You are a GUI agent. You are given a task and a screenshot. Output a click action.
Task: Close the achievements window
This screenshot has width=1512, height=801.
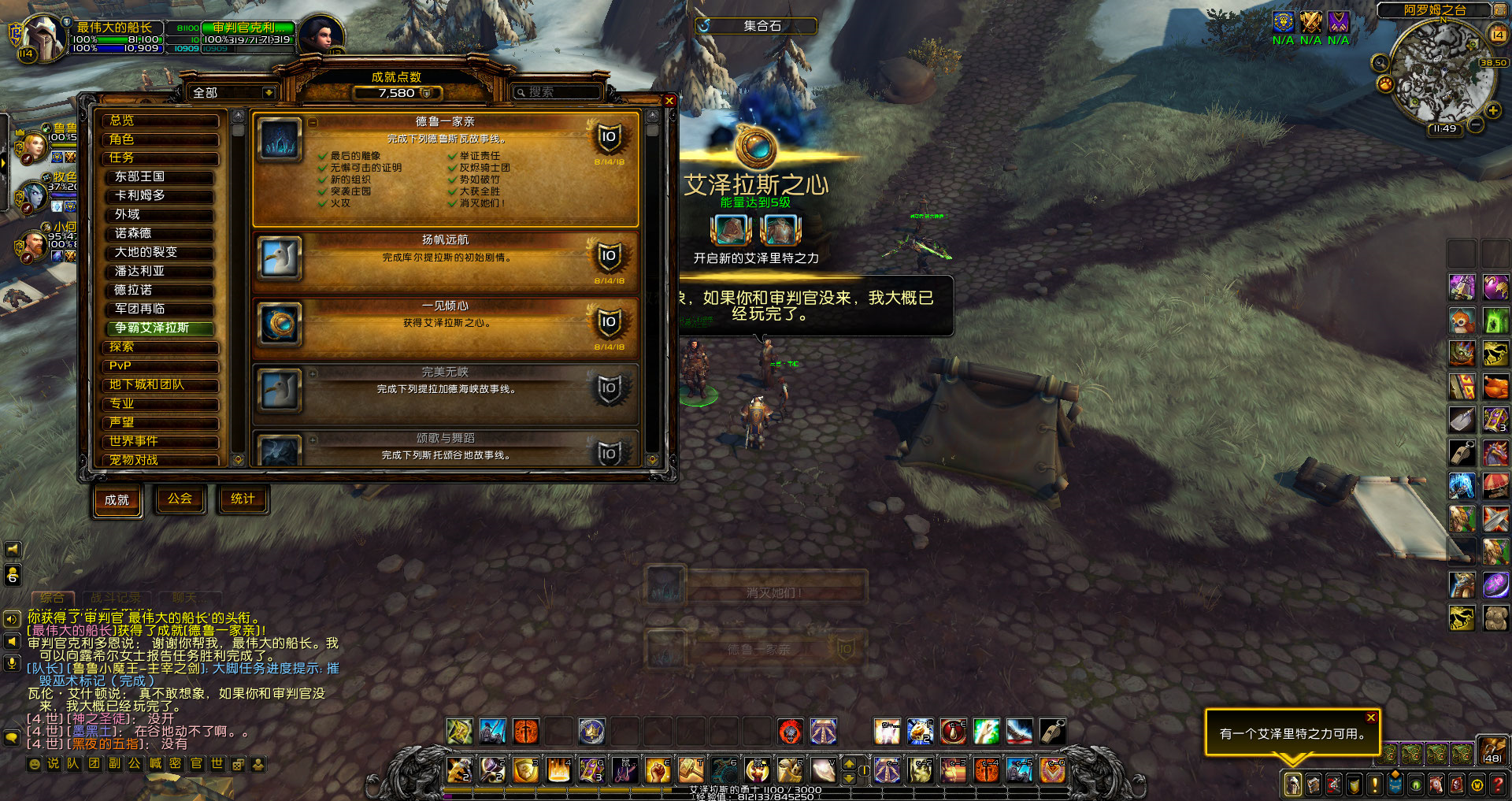point(669,101)
